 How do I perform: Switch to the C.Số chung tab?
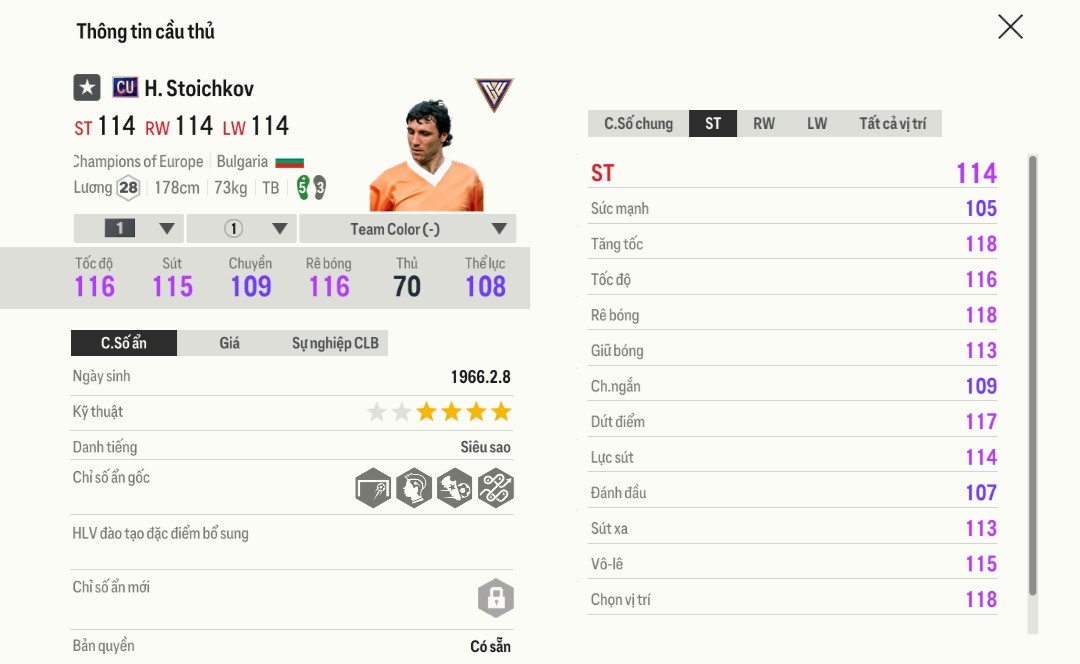point(638,124)
